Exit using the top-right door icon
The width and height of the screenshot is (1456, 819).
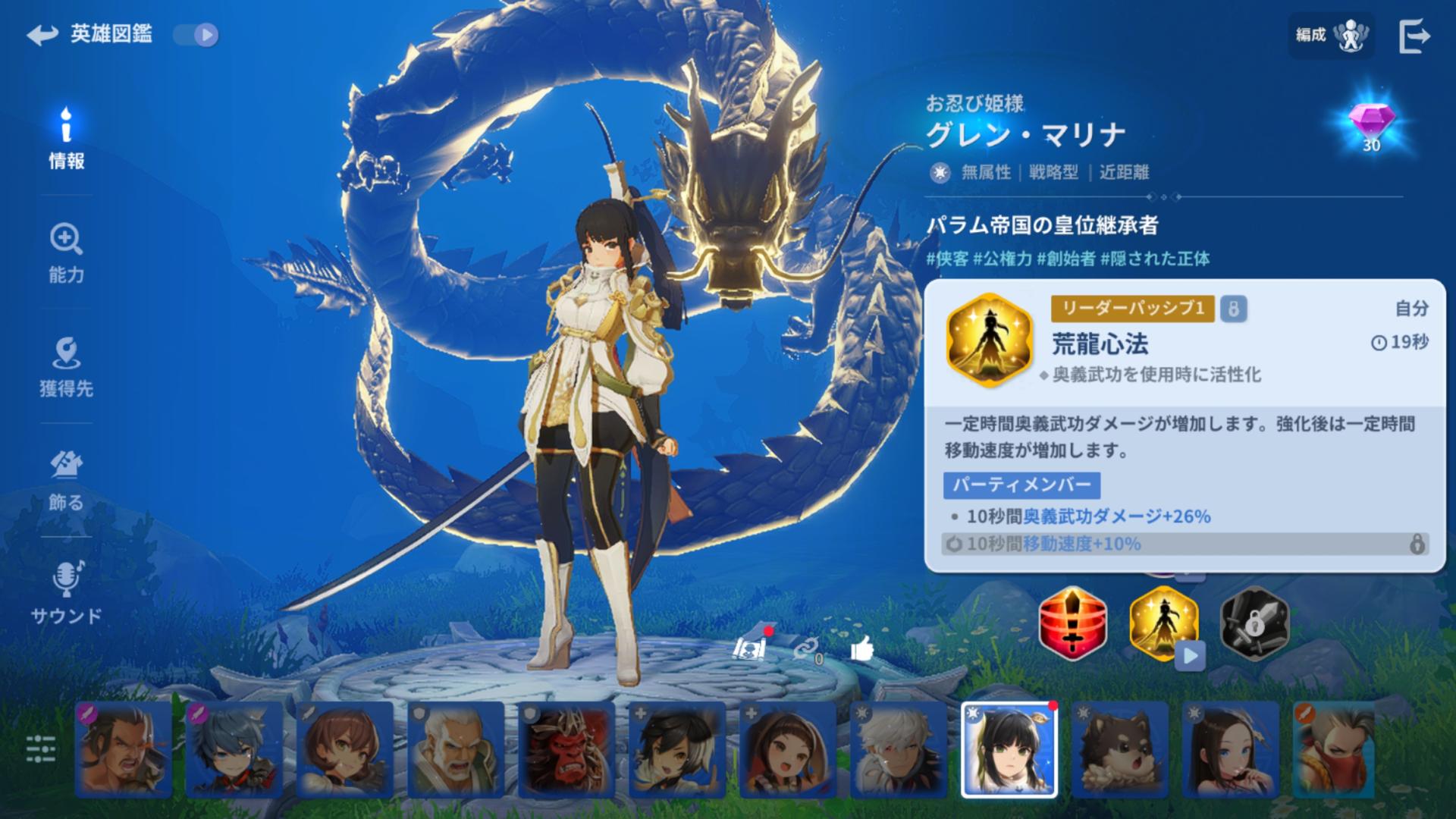[1414, 36]
